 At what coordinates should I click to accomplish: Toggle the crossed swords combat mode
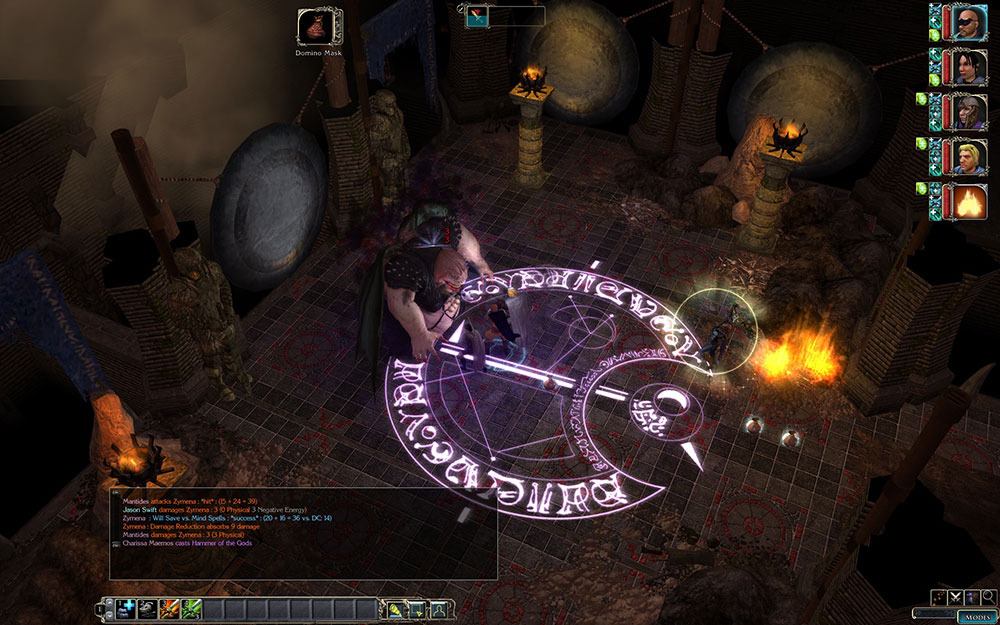tap(956, 597)
